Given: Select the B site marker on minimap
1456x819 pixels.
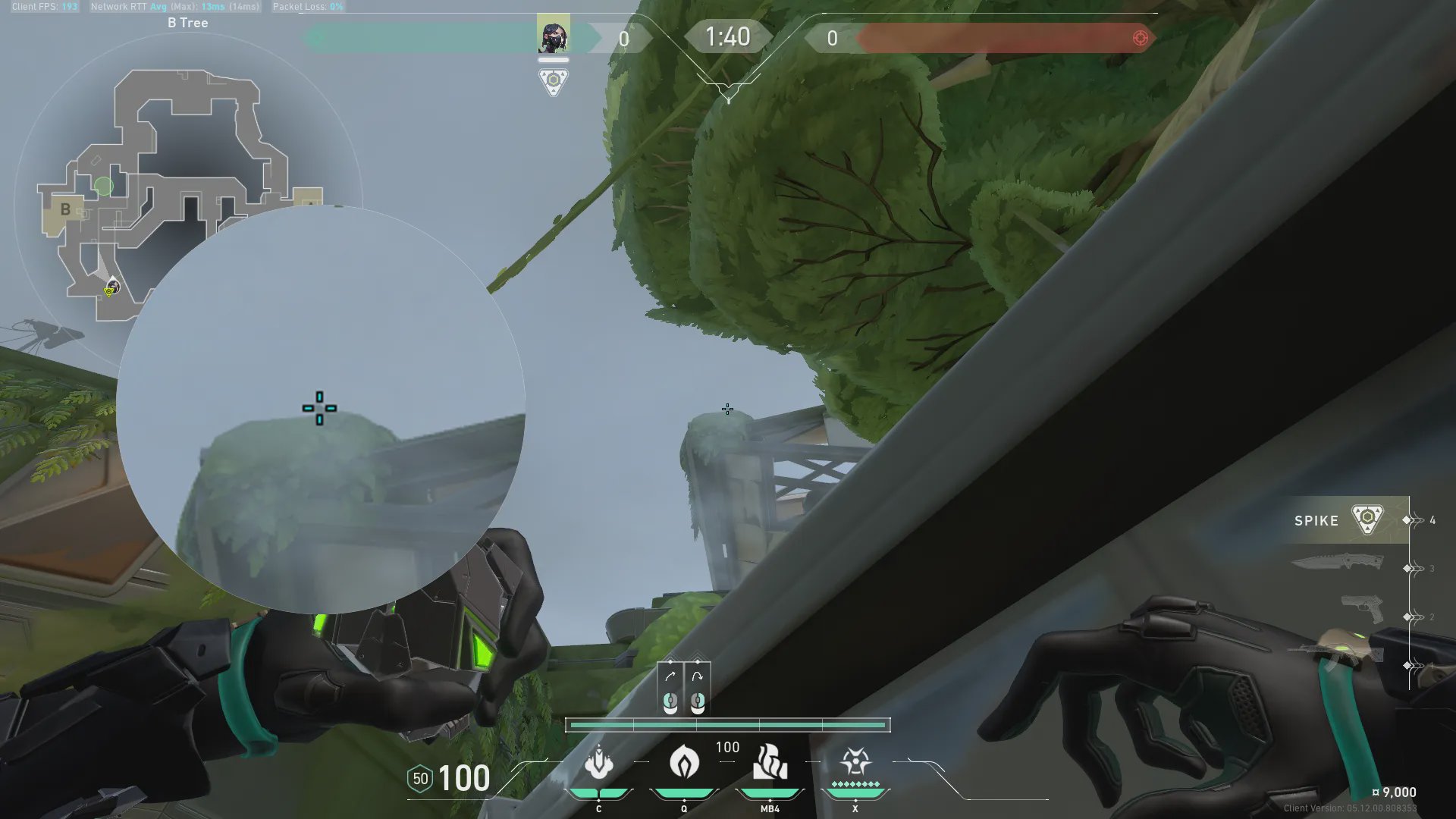Looking at the screenshot, I should (x=65, y=209).
